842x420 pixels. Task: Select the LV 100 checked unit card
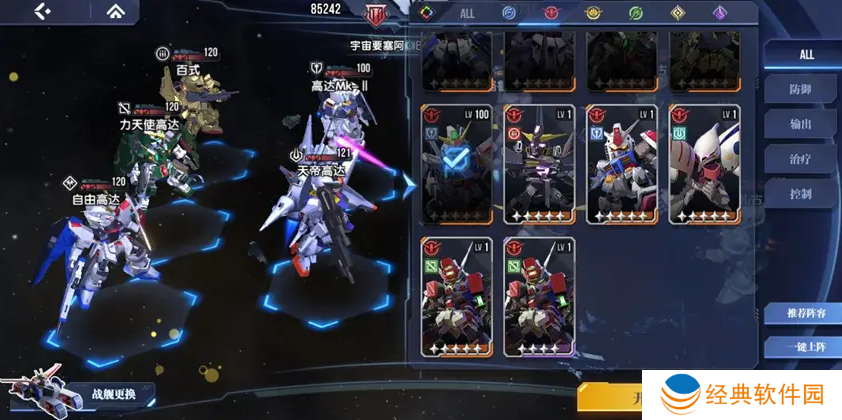(x=457, y=164)
